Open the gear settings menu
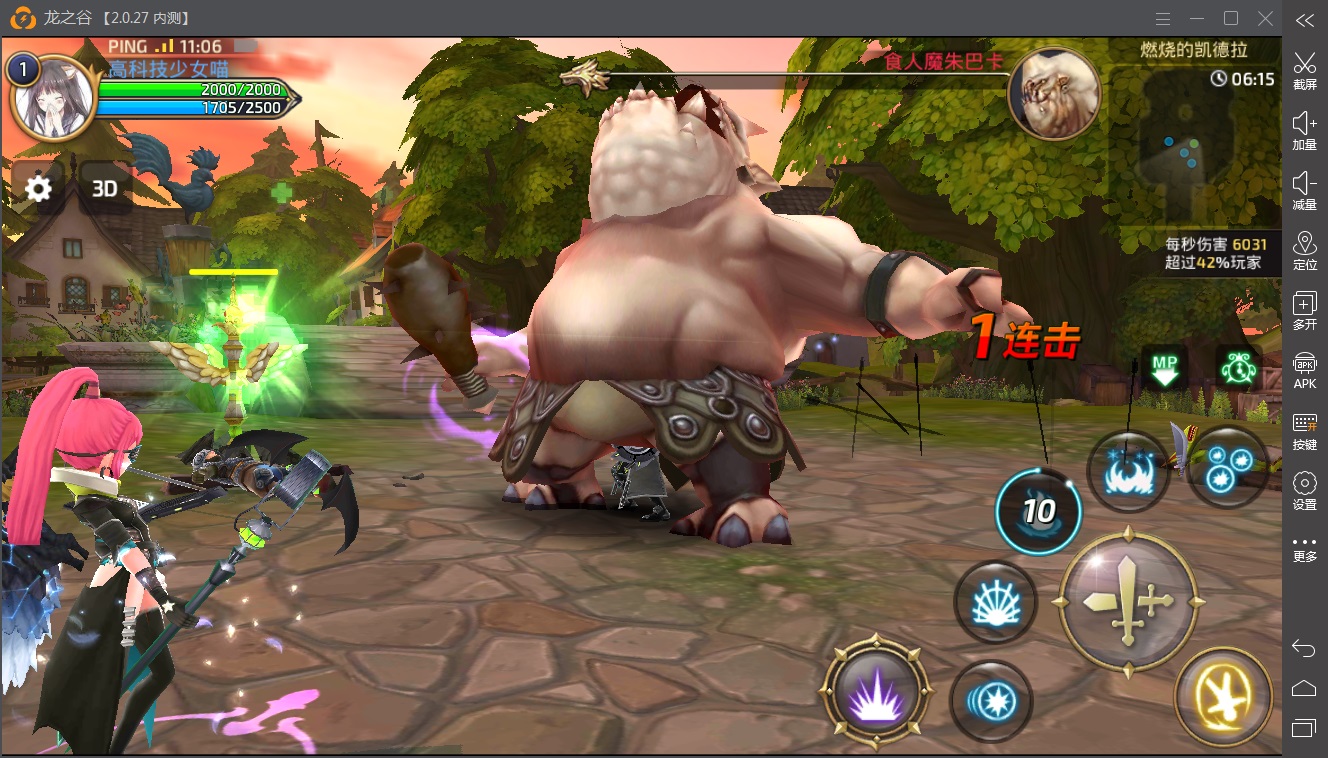The width and height of the screenshot is (1328, 758). [x=38, y=188]
